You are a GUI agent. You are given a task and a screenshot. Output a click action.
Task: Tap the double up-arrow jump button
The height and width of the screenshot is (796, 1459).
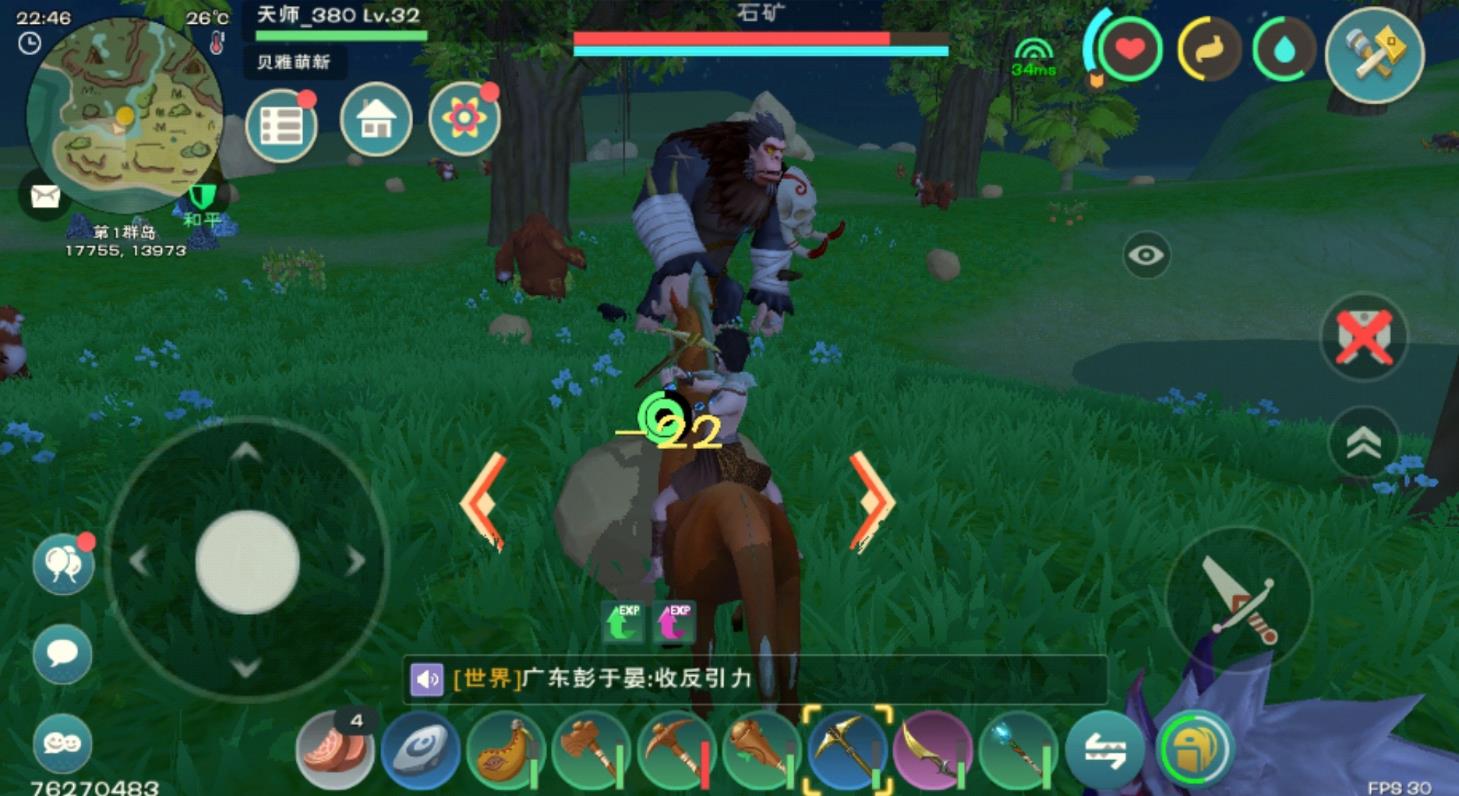click(1364, 443)
